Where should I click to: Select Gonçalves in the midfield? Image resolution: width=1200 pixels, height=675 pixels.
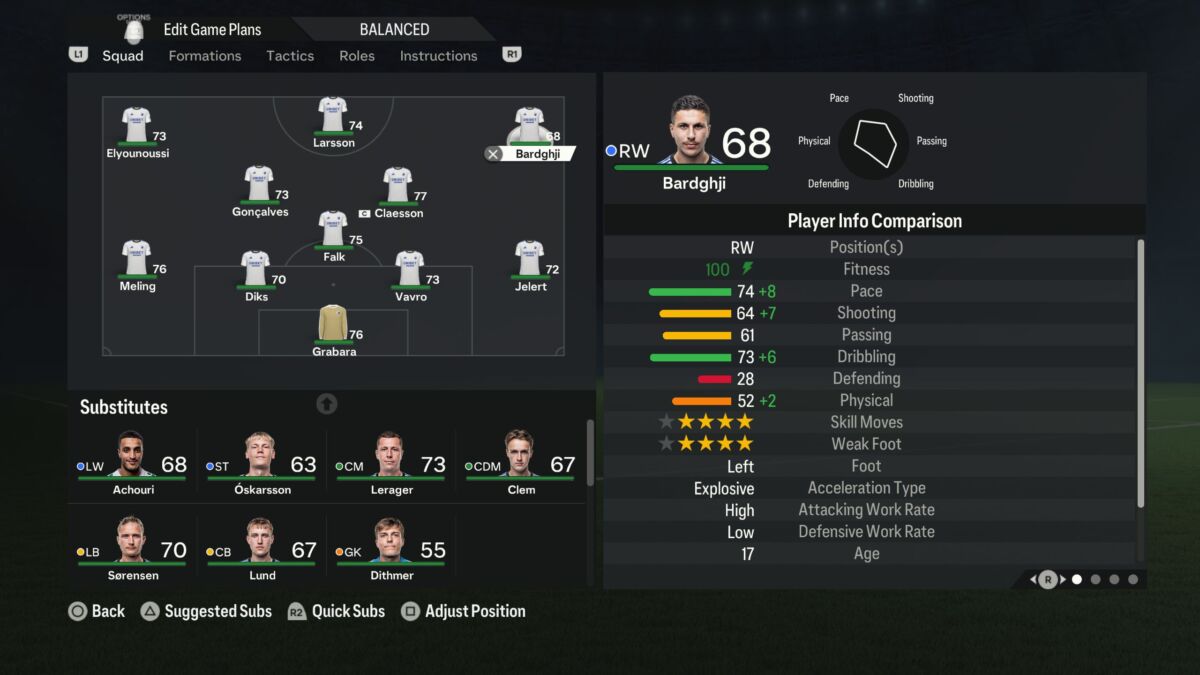pos(259,185)
